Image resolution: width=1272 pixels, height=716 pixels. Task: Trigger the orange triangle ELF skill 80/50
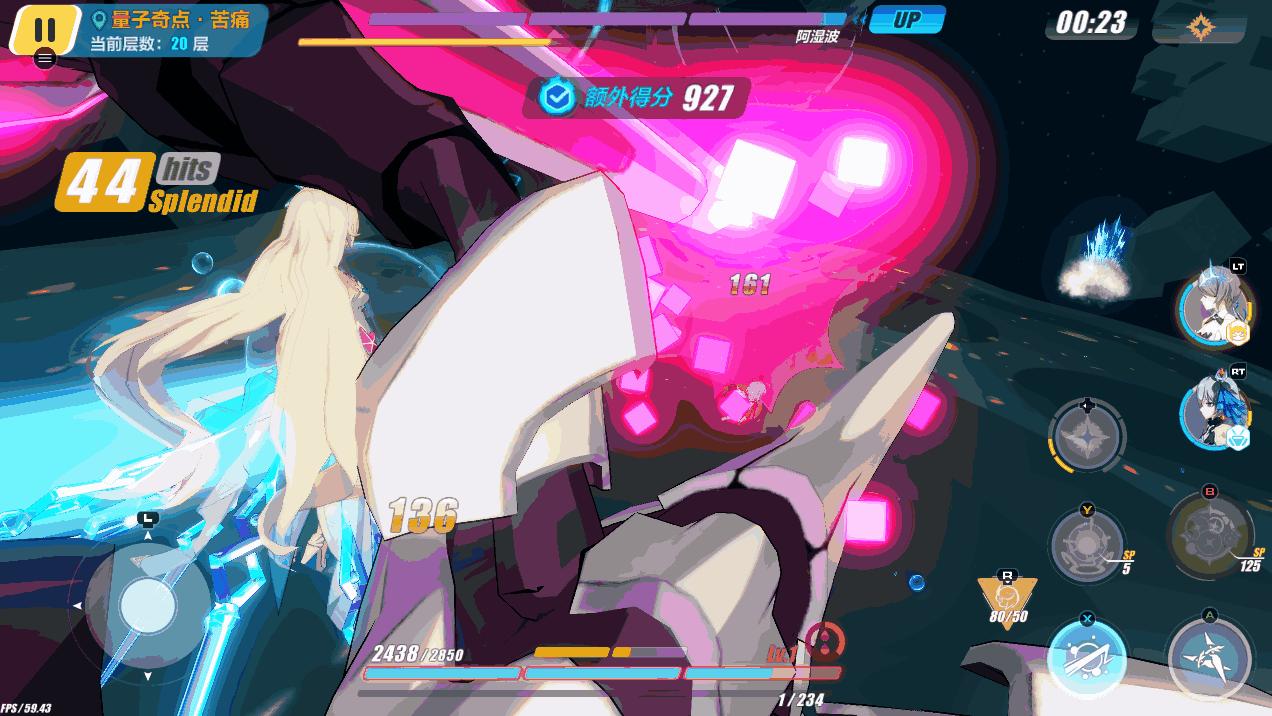1008,598
